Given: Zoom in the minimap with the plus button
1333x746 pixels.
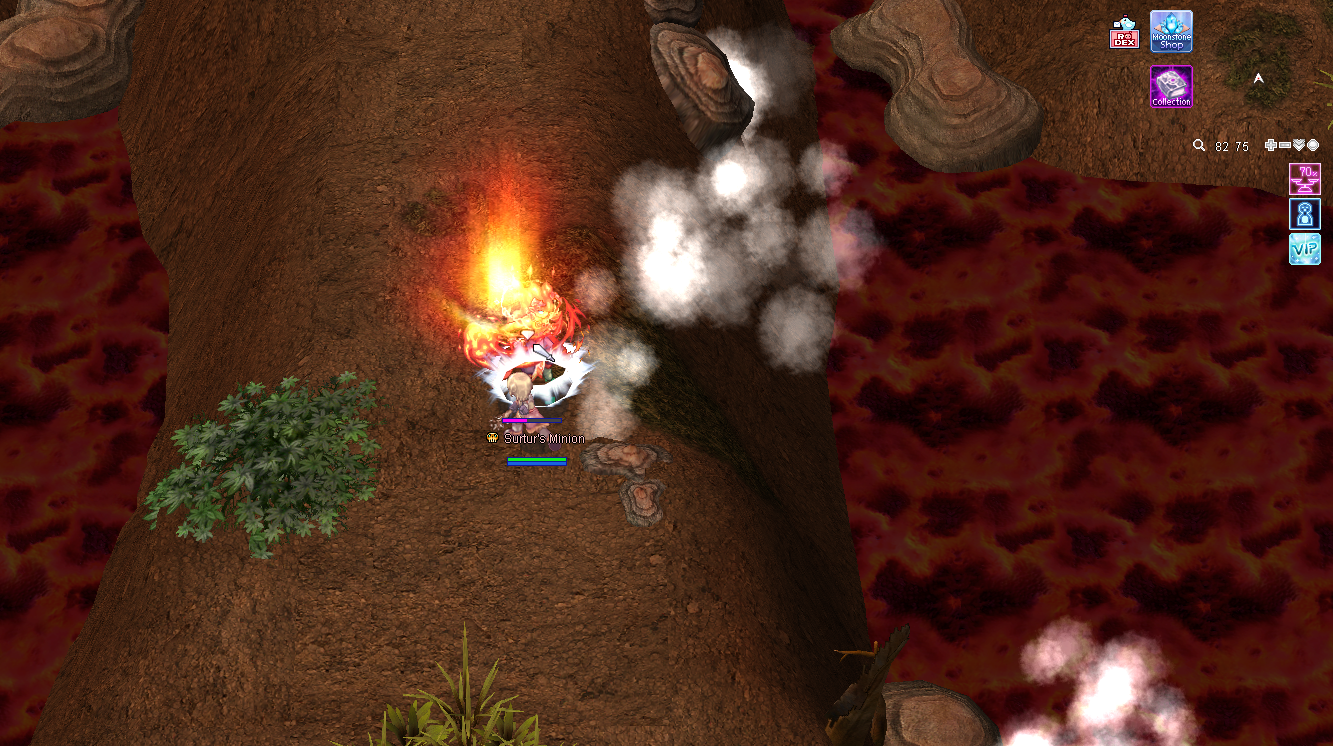Looking at the screenshot, I should 1270,146.
